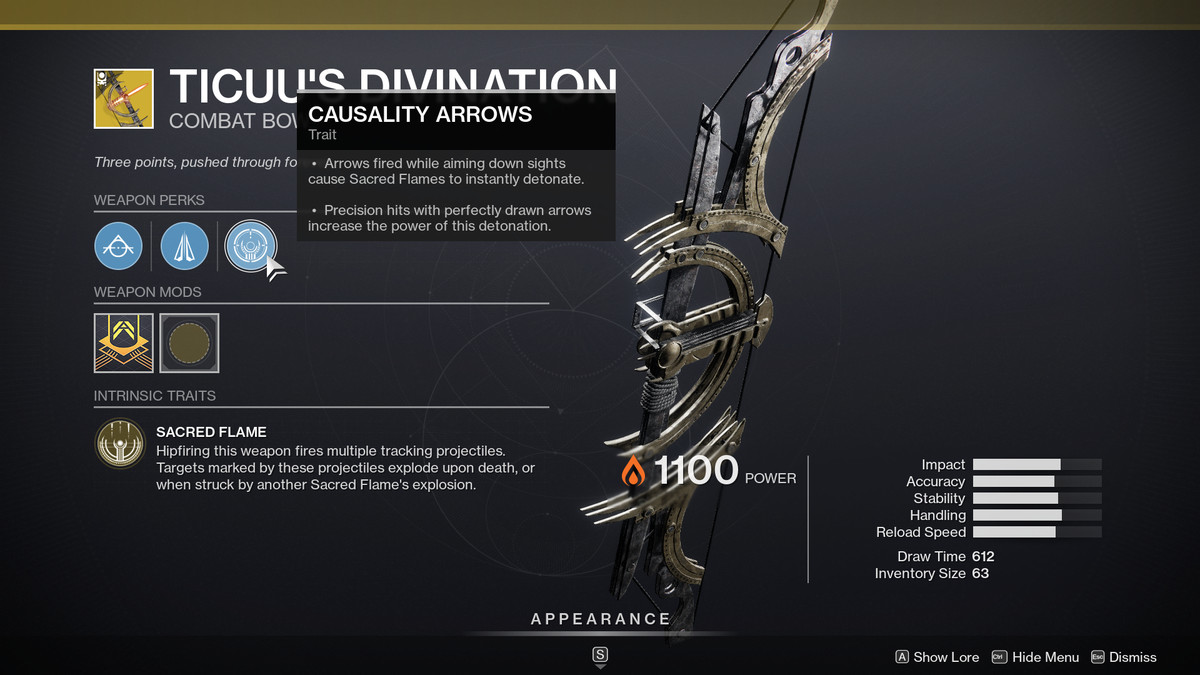Viewport: 1200px width, 675px height.
Task: Open the empty weapon mod socket
Action: pos(189,343)
